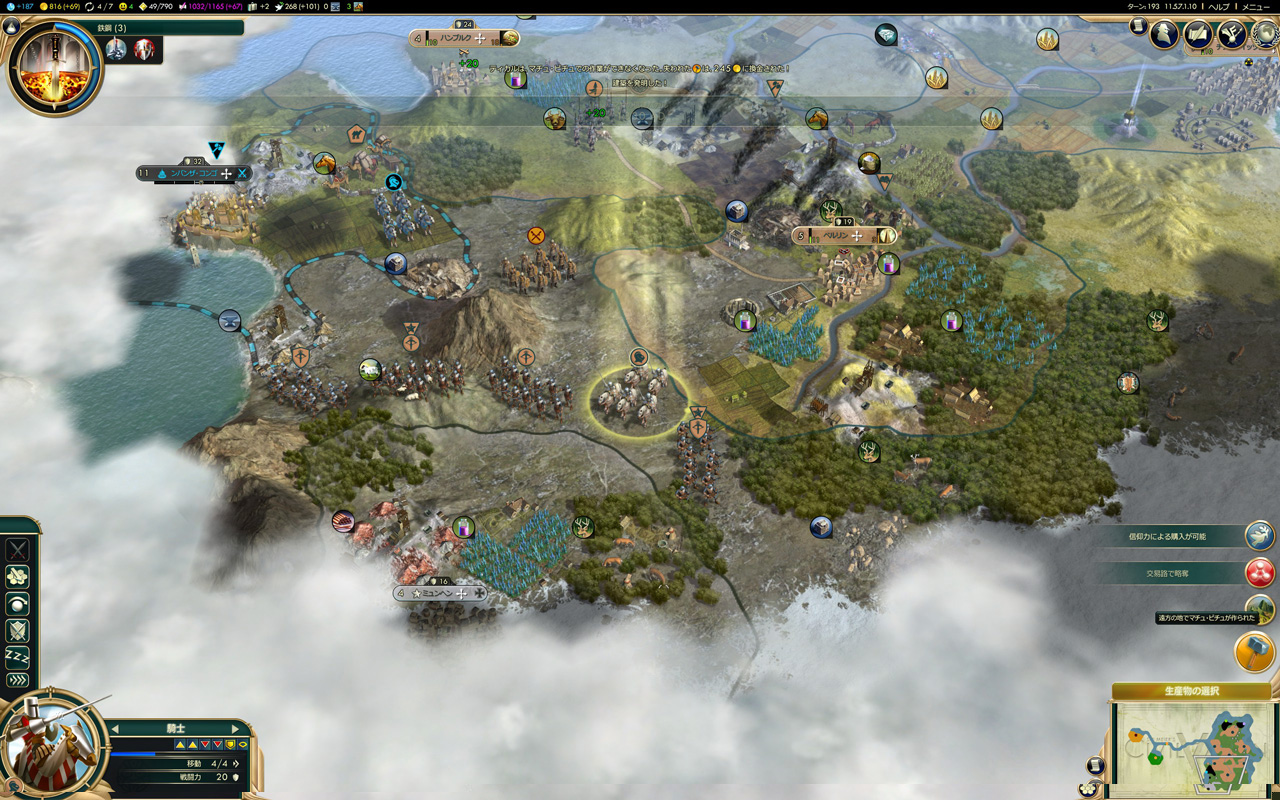The width and height of the screenshot is (1280, 800).
Task: Open the espionage overview spy icon
Action: pos(1163,35)
